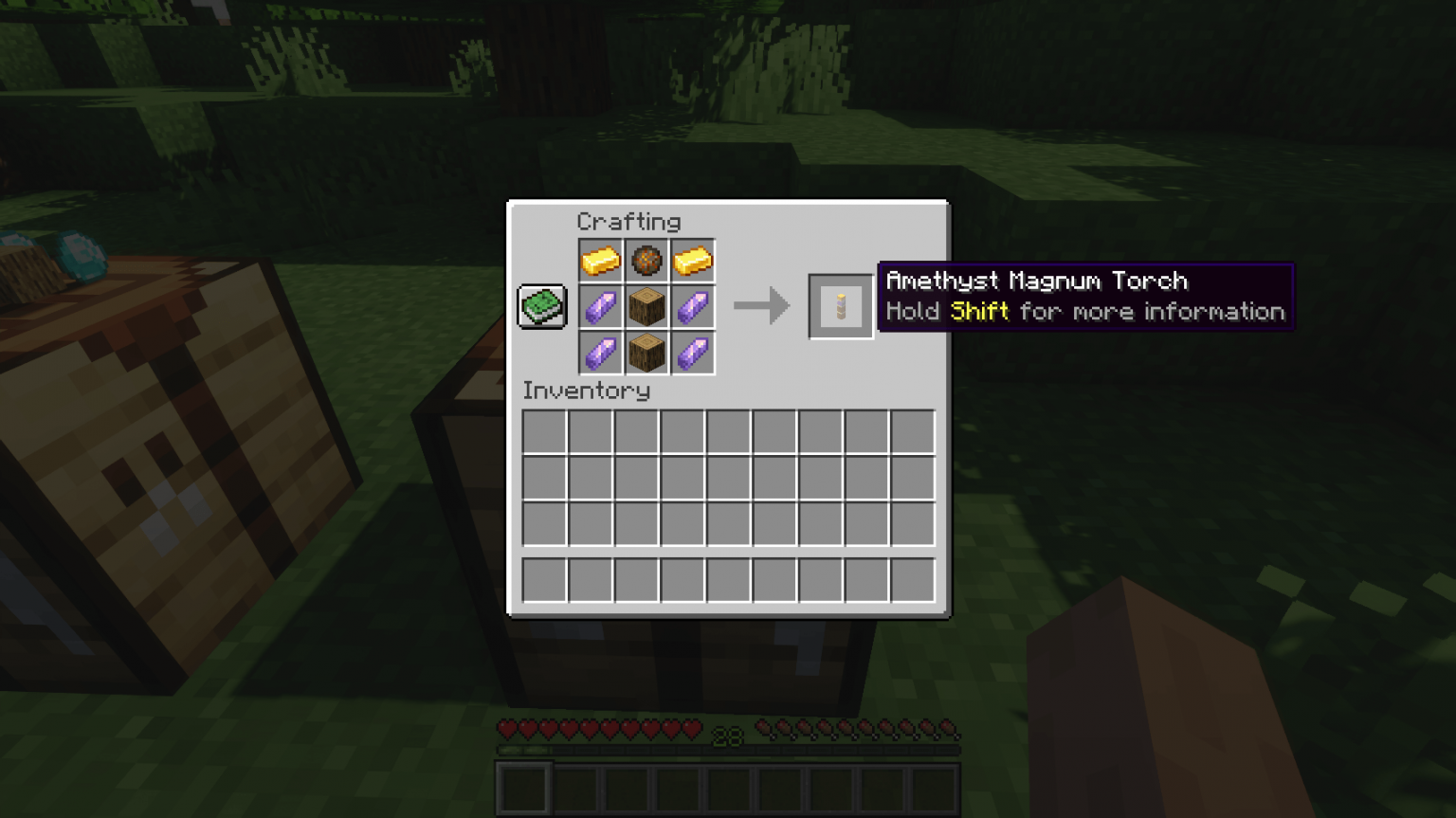The image size is (1456, 818).
Task: Select the first empty inventory slot
Action: click(x=543, y=433)
